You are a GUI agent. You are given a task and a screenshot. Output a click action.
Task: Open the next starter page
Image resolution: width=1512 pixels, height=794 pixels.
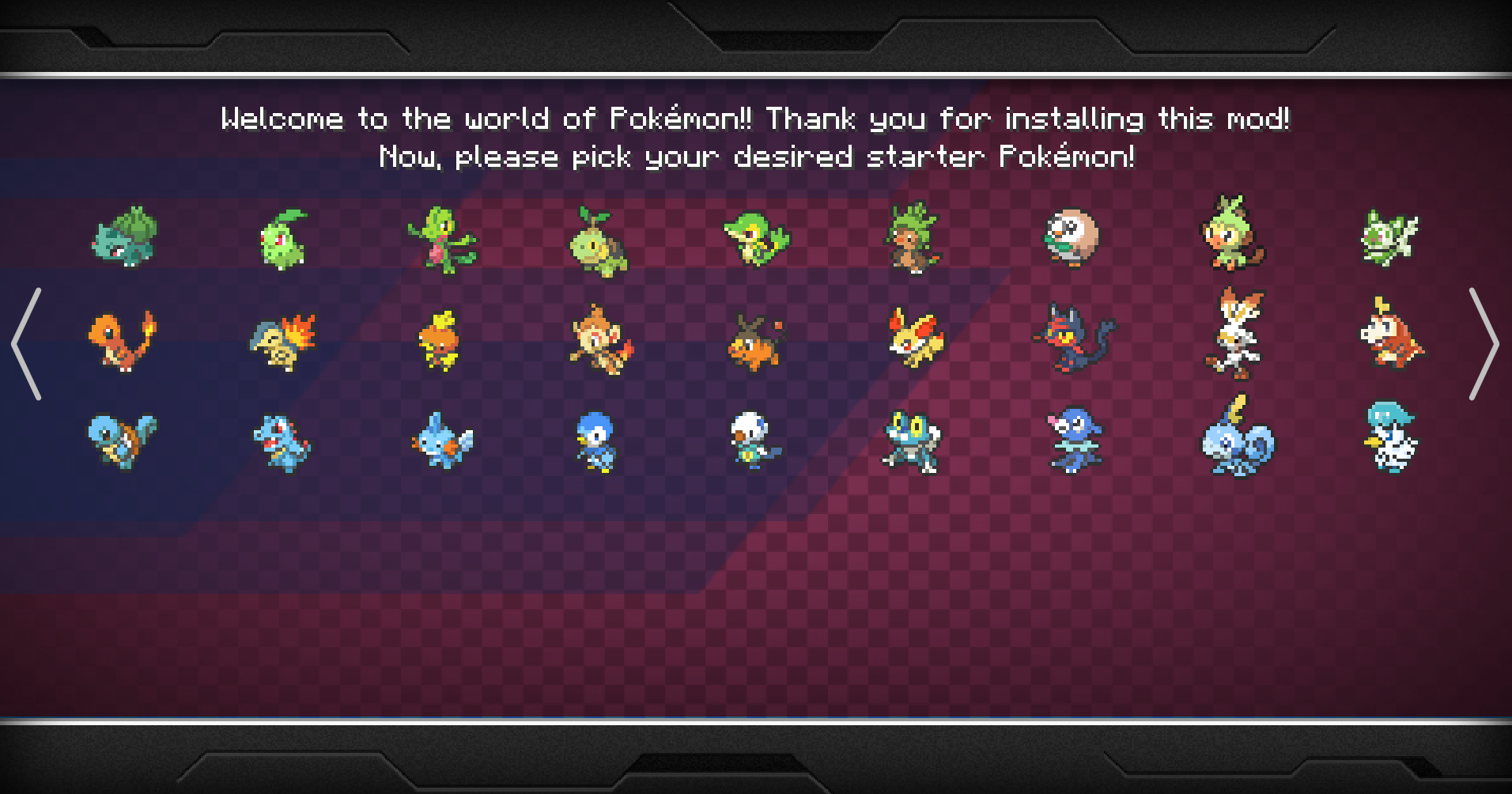[1484, 344]
